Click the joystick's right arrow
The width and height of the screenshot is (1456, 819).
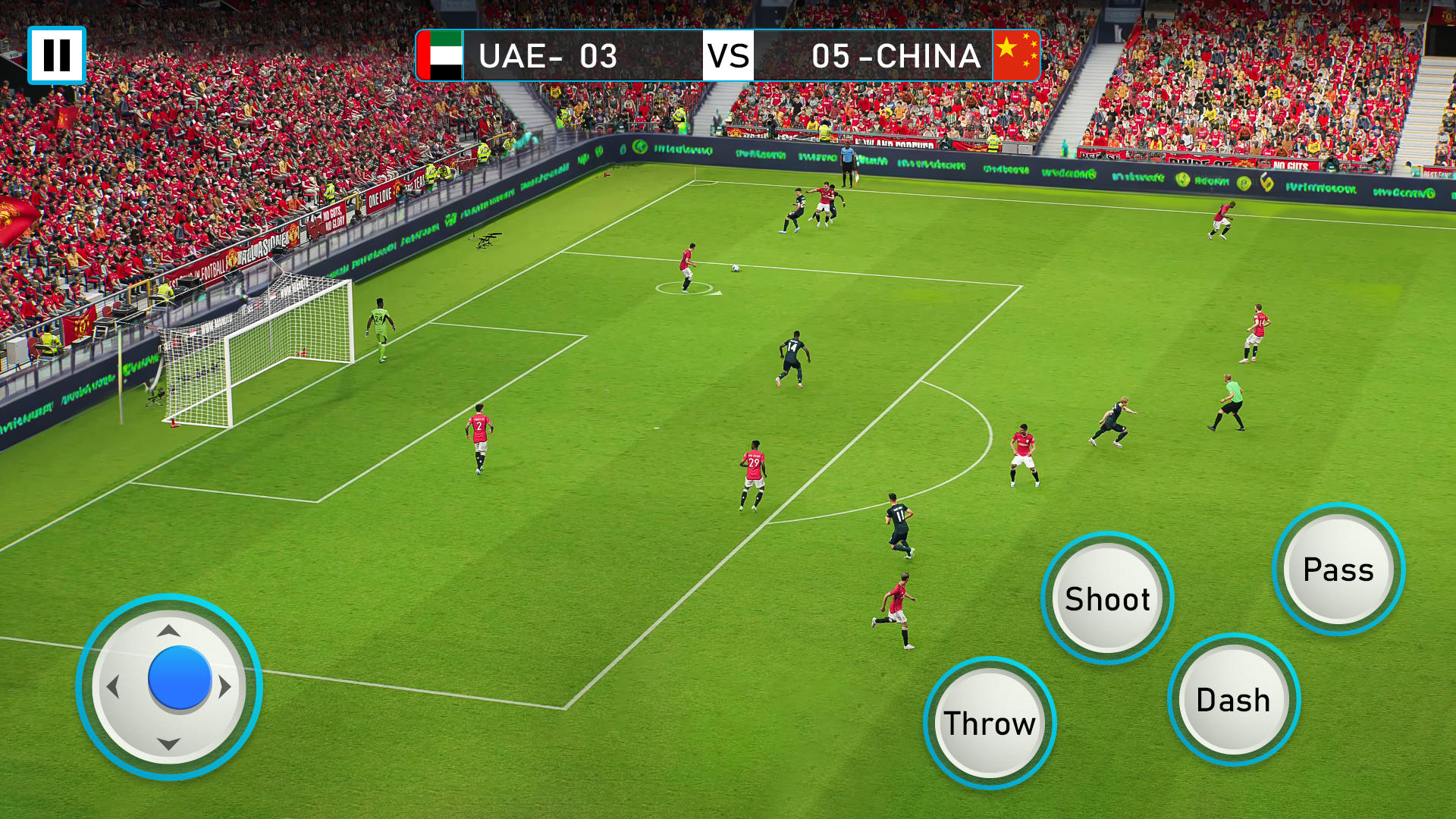pos(225,687)
